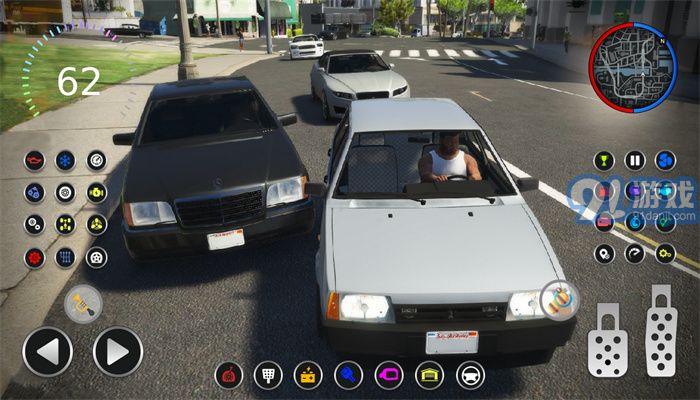
Task: Open the yellow garage icon
Action: 429,376
